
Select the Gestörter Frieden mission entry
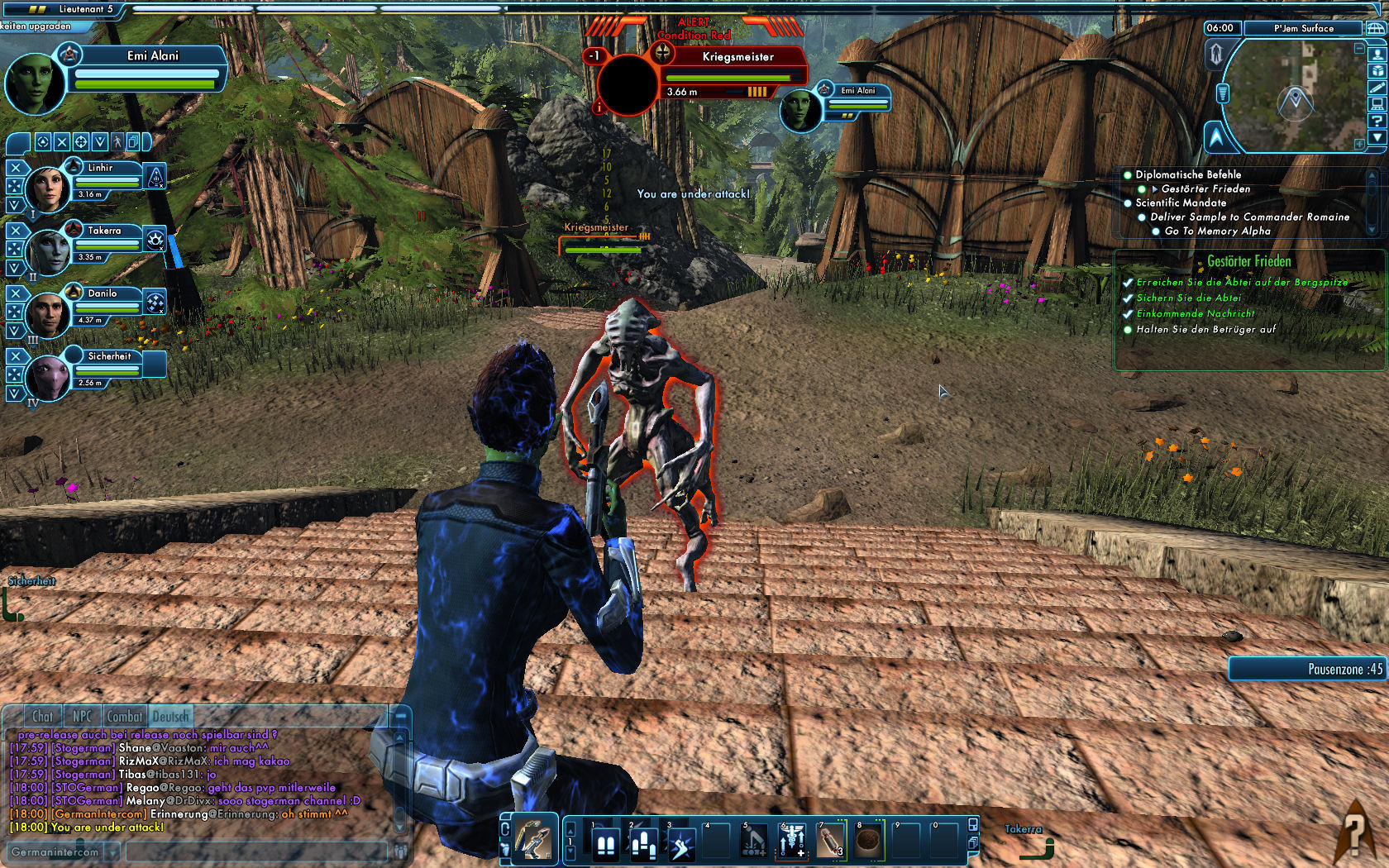tap(1205, 189)
